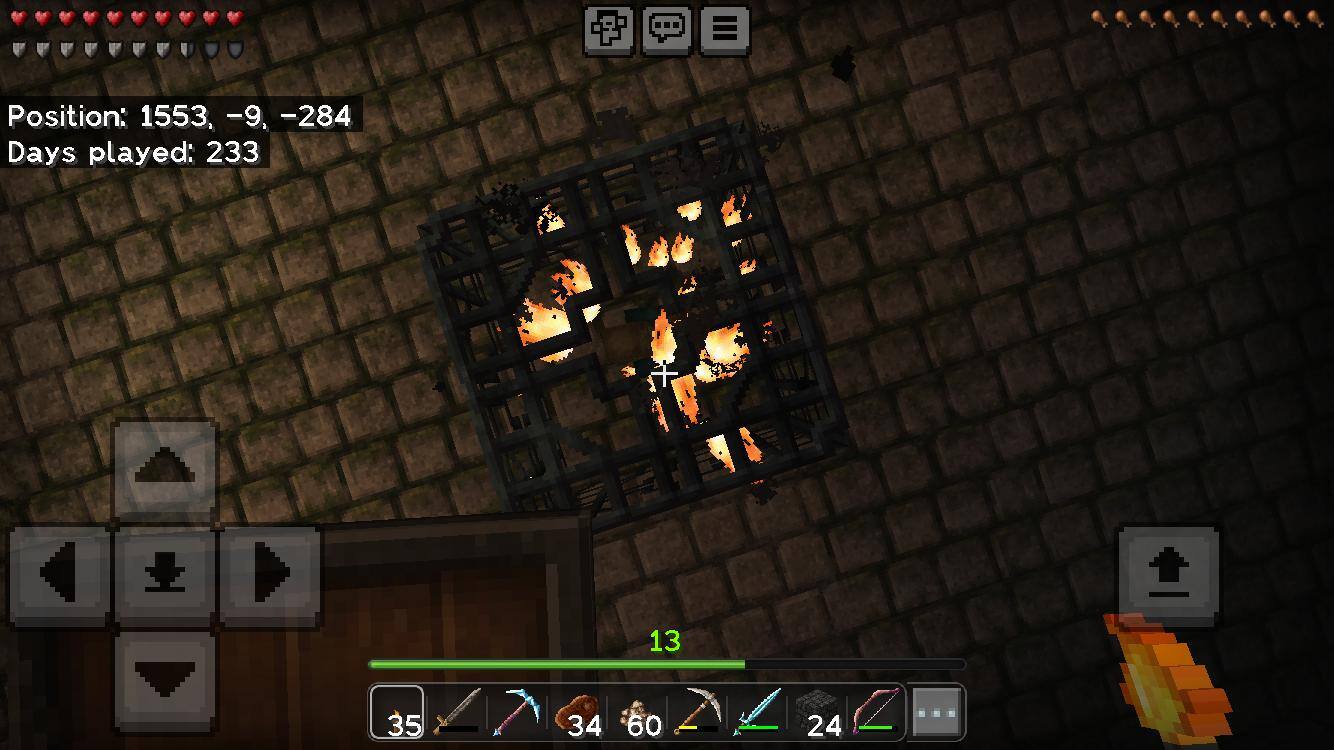Select the dark stone block stack of 24
Viewport: 1334px width, 750px height.
coord(817,713)
